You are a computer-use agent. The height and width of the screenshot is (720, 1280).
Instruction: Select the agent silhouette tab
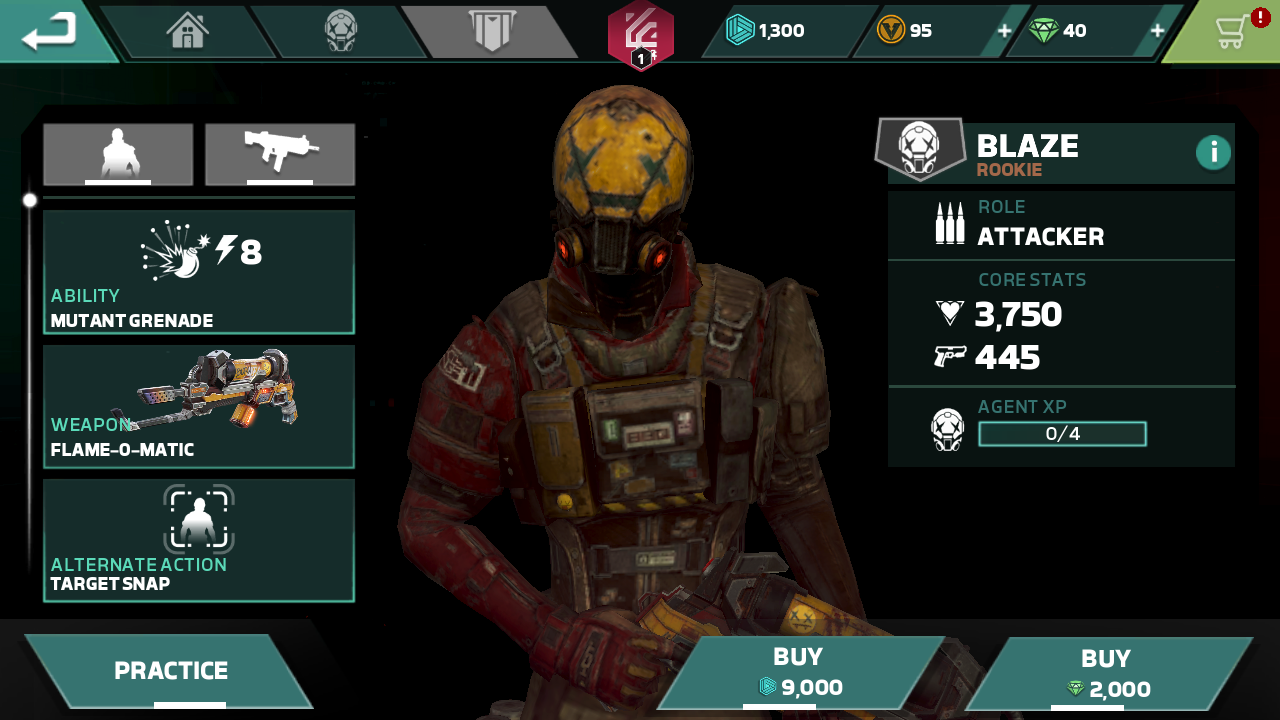(x=118, y=154)
